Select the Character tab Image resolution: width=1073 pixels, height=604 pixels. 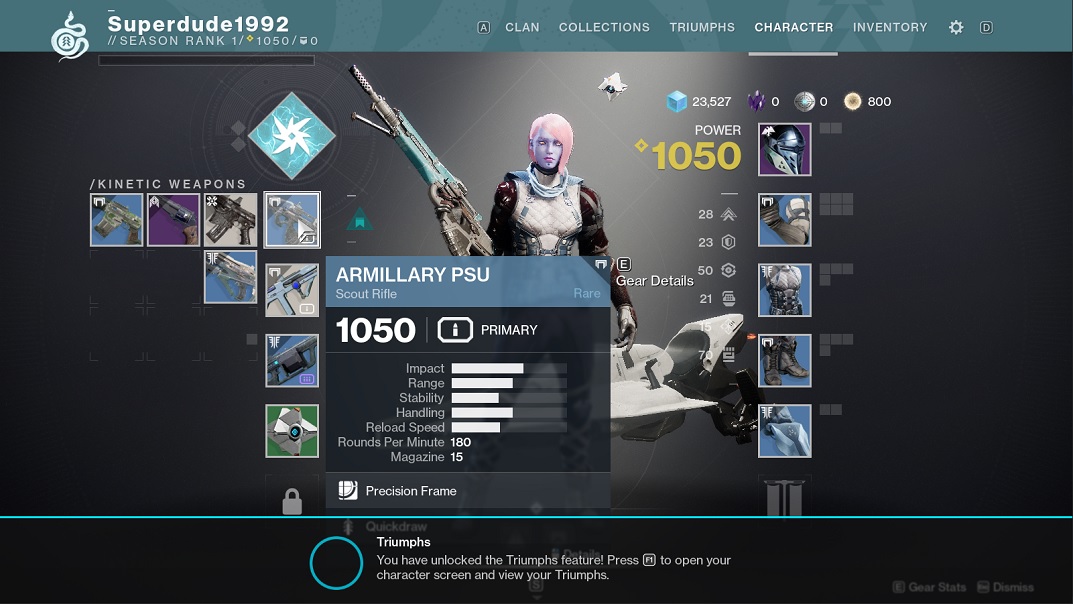point(793,27)
